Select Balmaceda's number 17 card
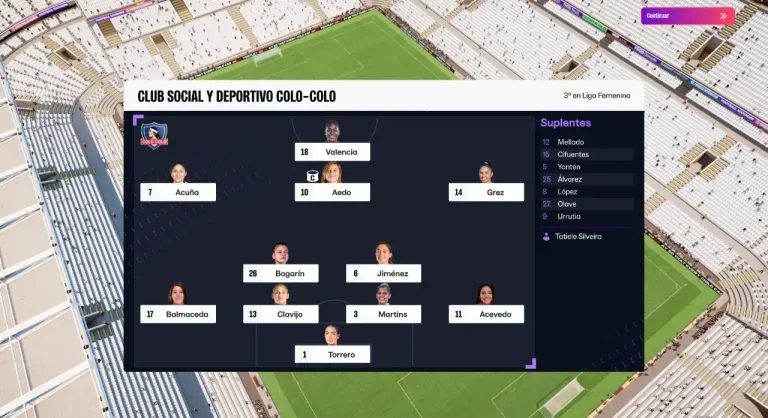 (178, 314)
